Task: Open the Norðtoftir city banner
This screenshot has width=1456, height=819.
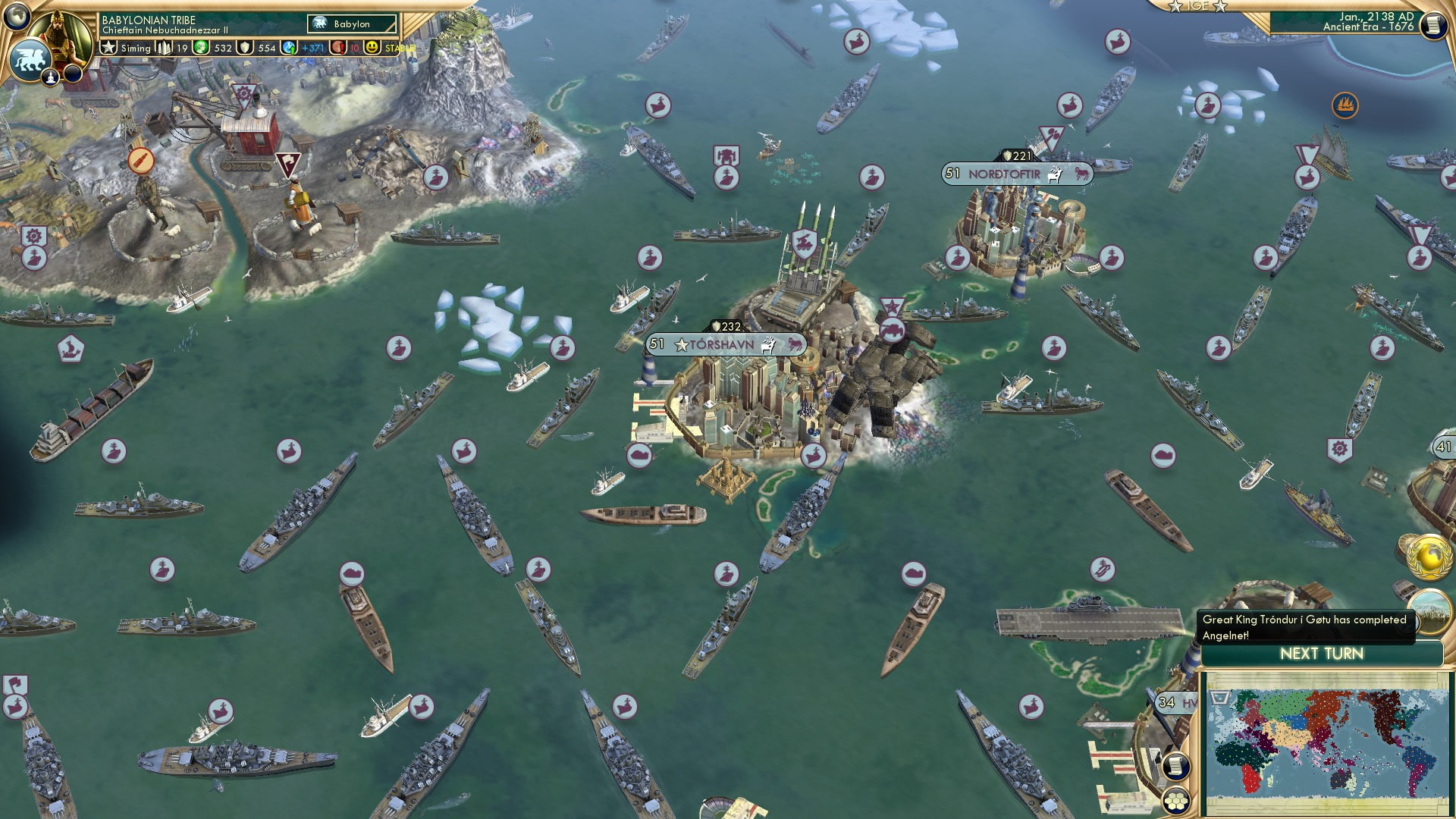Action: tap(1016, 174)
